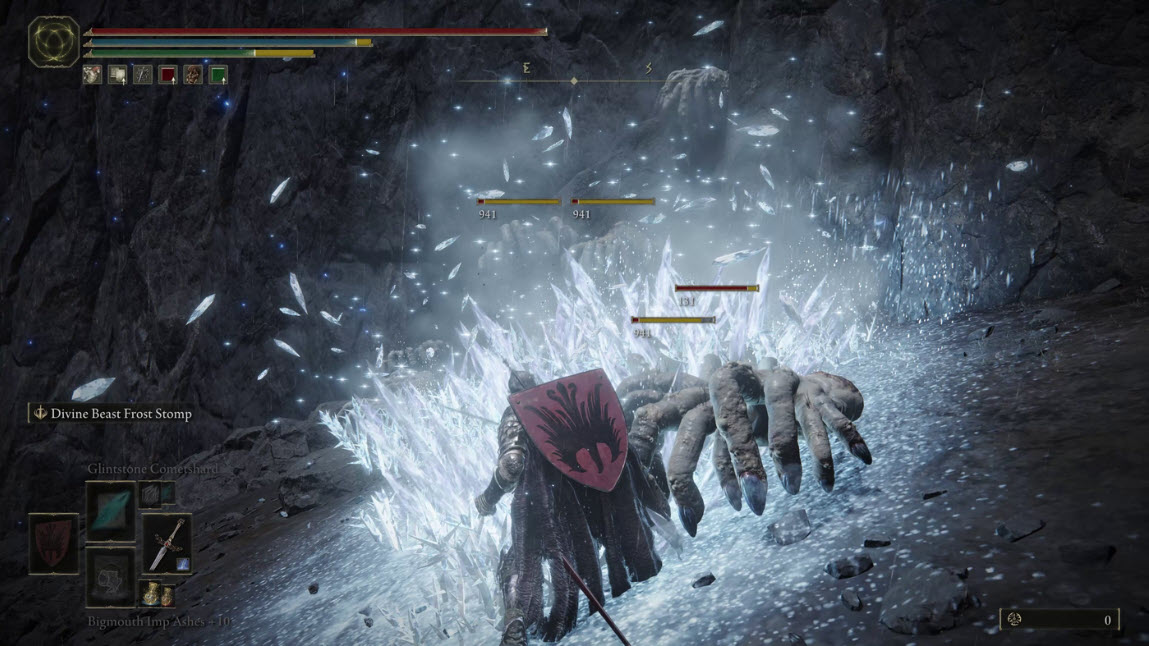Click the rune counter box
The height and width of the screenshot is (646, 1149).
[x=1059, y=620]
